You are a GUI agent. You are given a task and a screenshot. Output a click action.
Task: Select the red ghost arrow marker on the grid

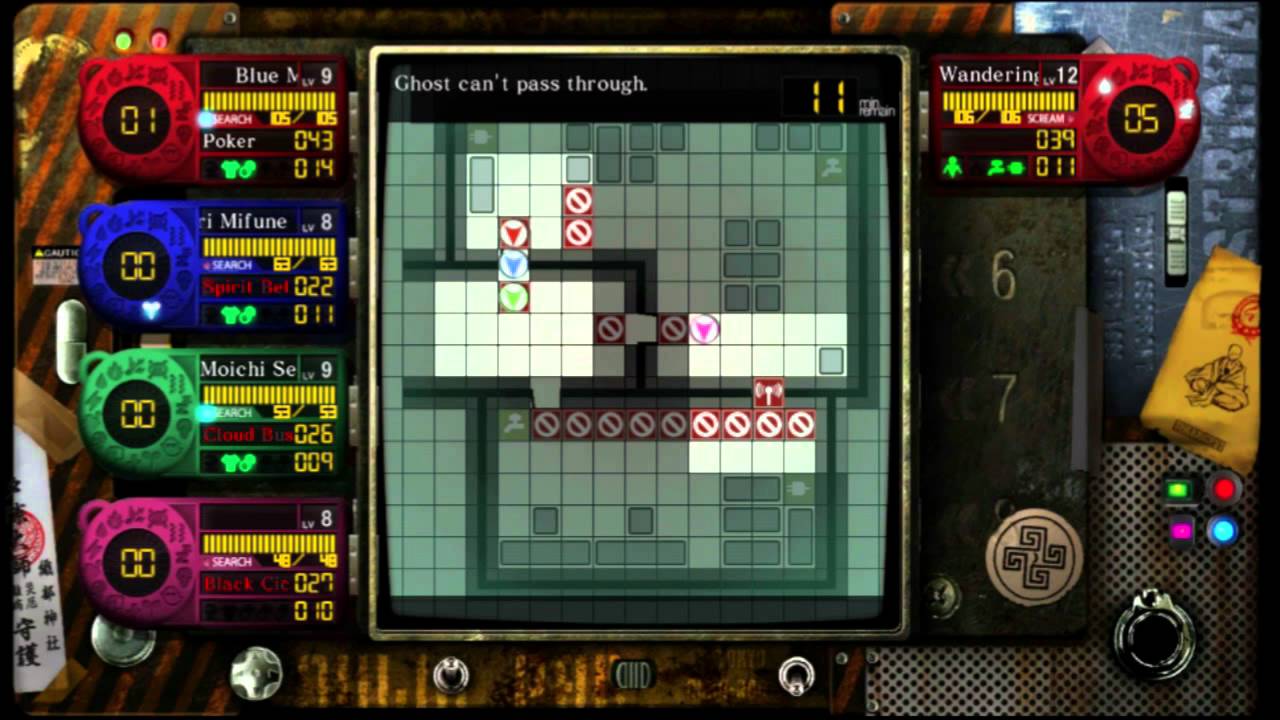[513, 233]
